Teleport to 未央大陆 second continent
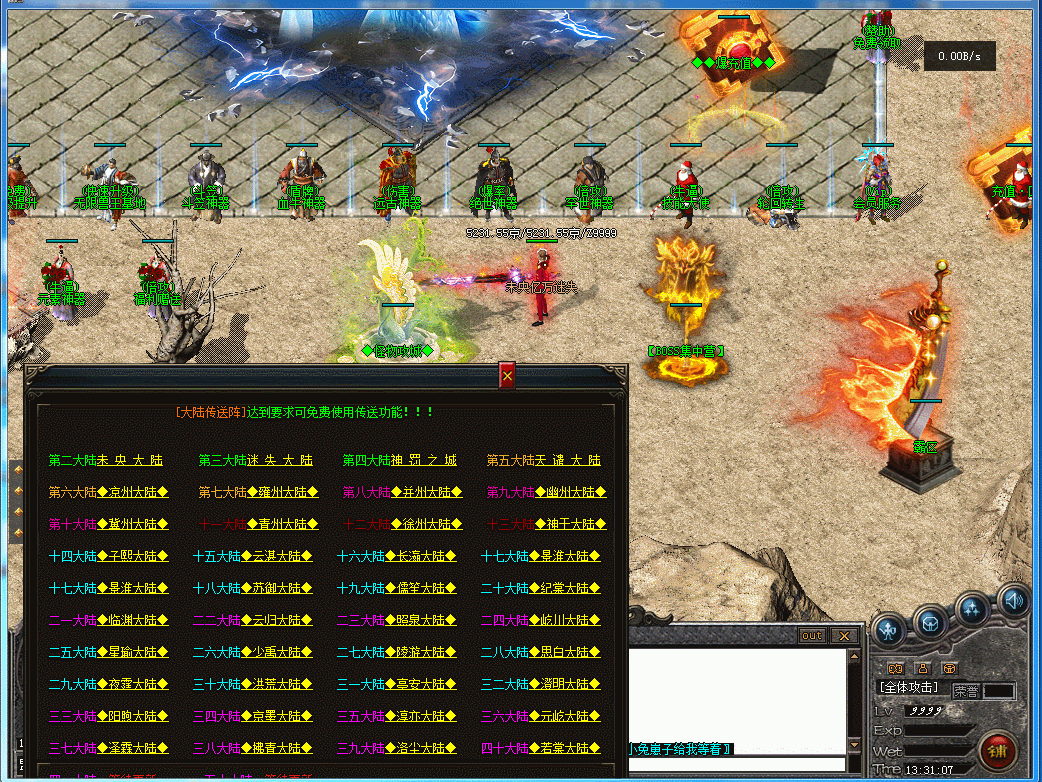The height and width of the screenshot is (782, 1042). [x=105, y=460]
